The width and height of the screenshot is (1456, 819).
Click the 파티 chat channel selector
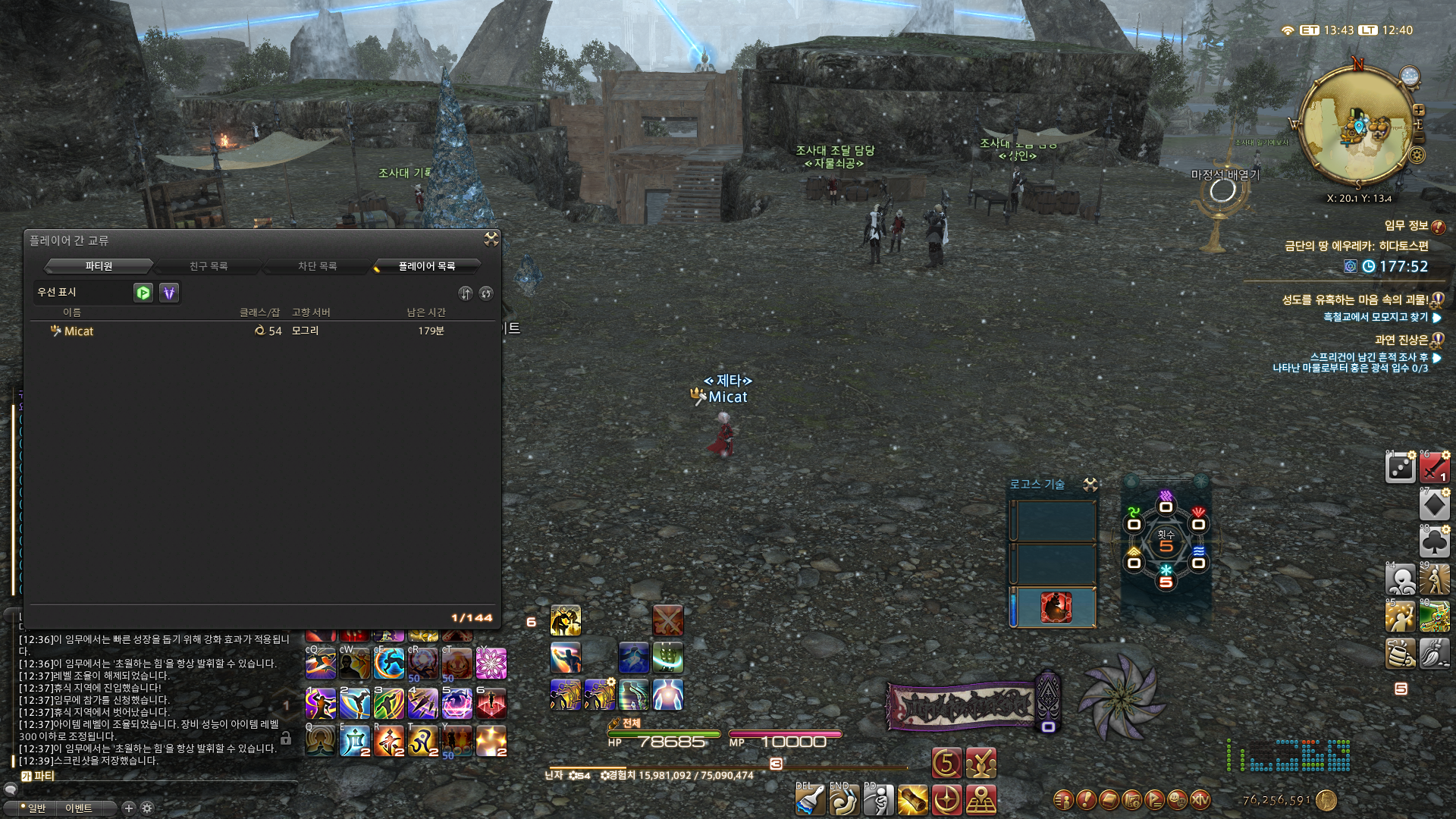tap(38, 776)
